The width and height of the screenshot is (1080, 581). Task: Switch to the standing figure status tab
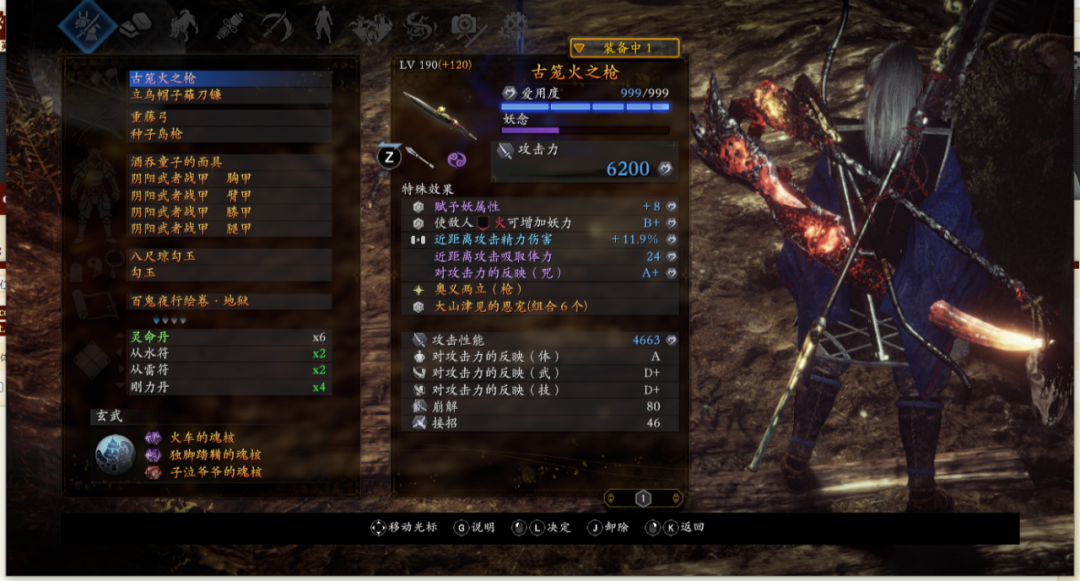tap(323, 24)
